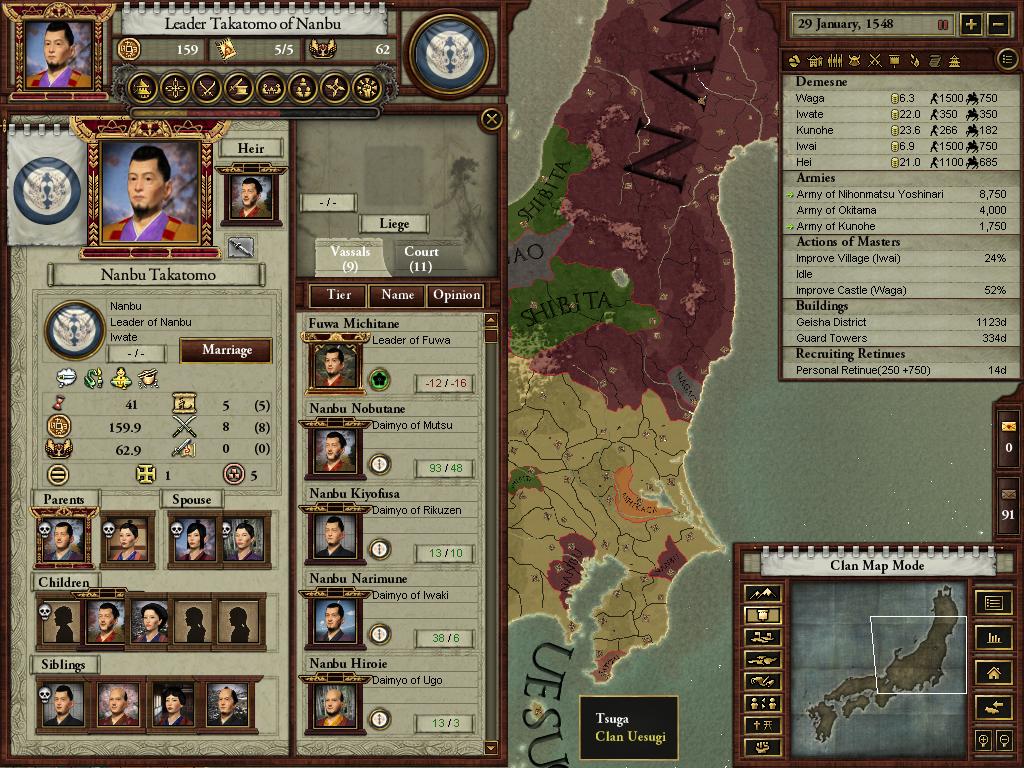View the Heir portrait
Screen dimensions: 1024x768
tap(250, 196)
